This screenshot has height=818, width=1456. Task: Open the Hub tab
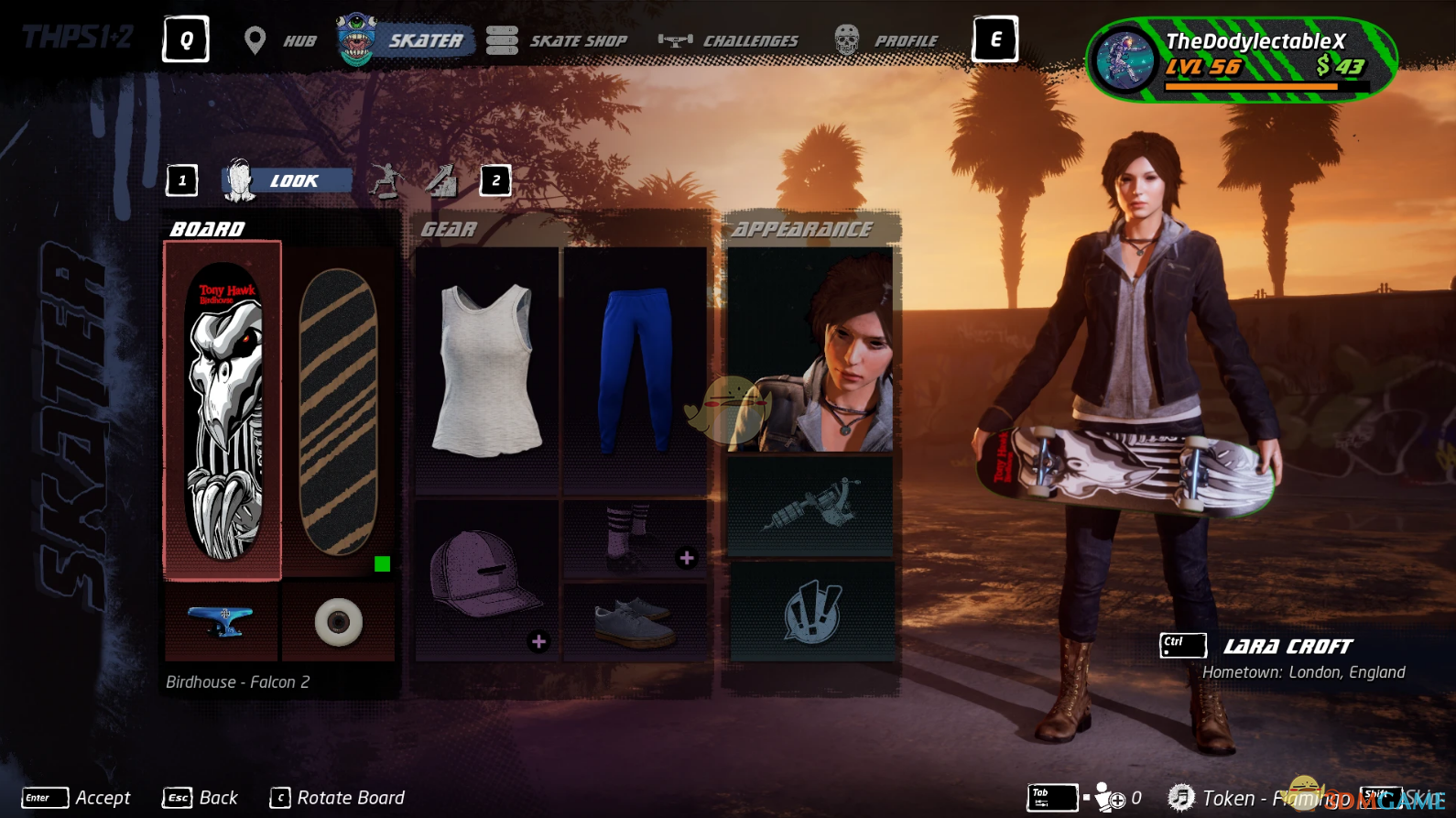pos(282,40)
